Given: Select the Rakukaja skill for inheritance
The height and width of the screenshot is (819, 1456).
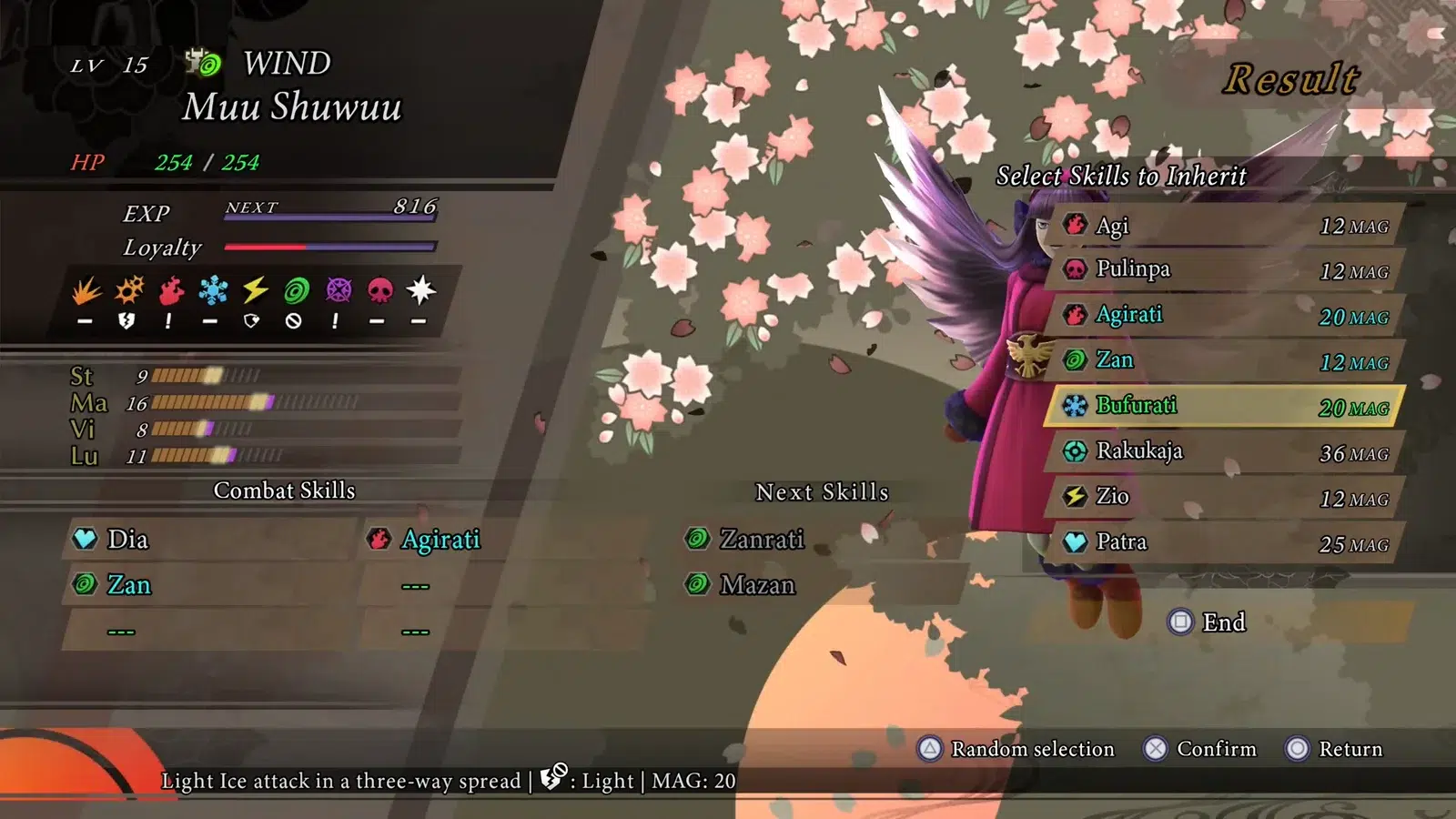Looking at the screenshot, I should point(1224,451).
